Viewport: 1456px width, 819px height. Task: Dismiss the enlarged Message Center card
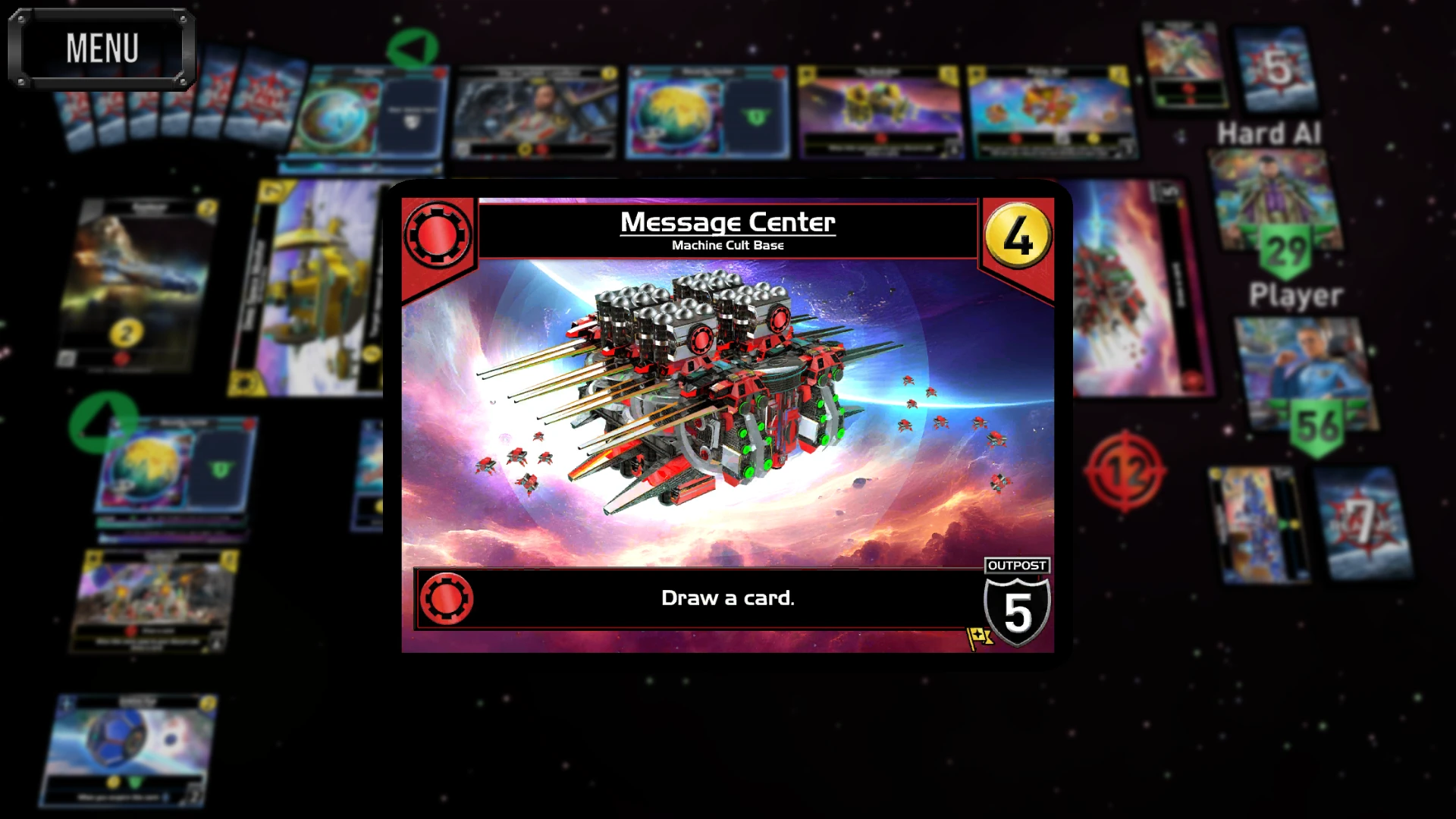click(728, 421)
